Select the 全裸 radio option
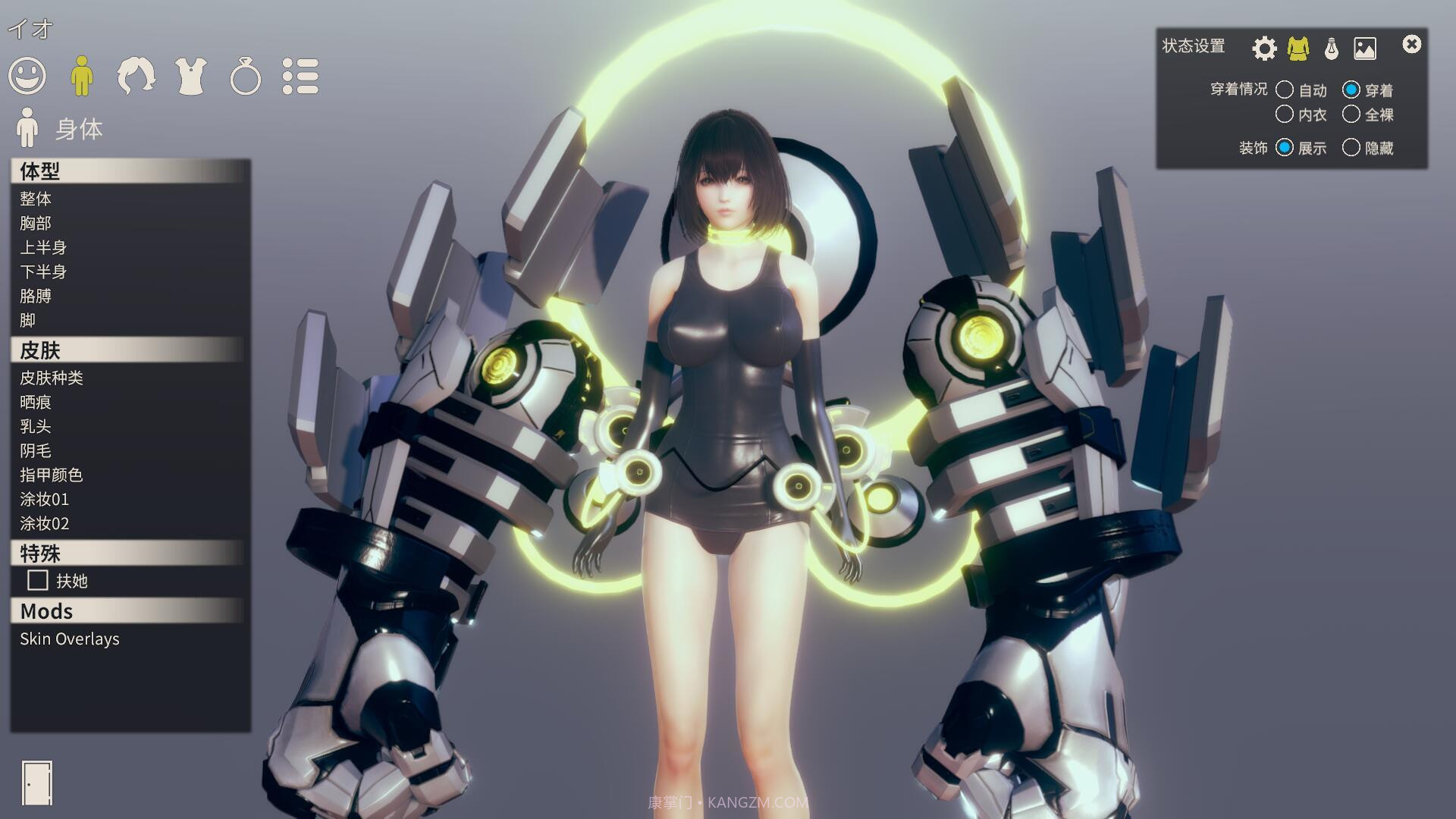The height and width of the screenshot is (819, 1456). click(1353, 115)
